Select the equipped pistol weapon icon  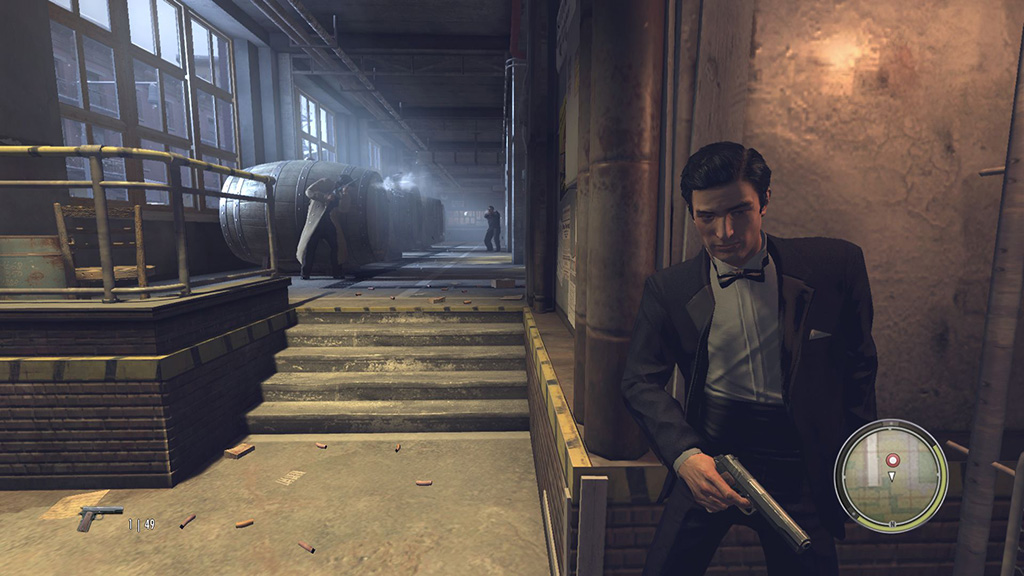(x=100, y=517)
